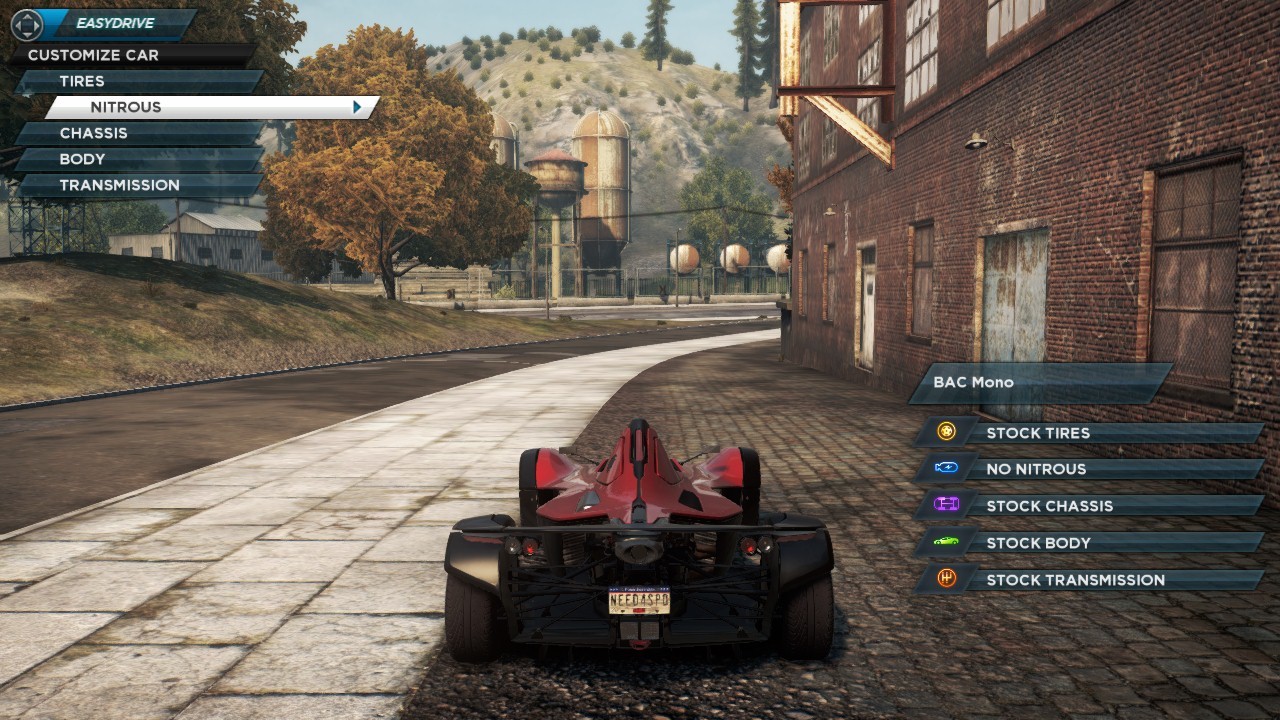Select the Stock Tires row

pyautogui.click(x=1088, y=433)
